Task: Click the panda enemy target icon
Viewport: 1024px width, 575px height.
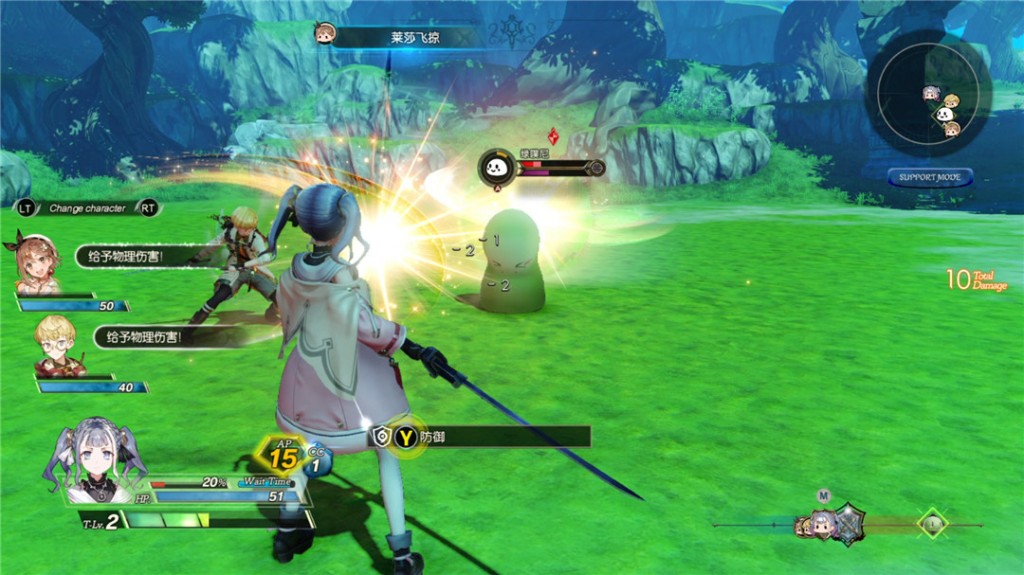Action: click(x=496, y=166)
